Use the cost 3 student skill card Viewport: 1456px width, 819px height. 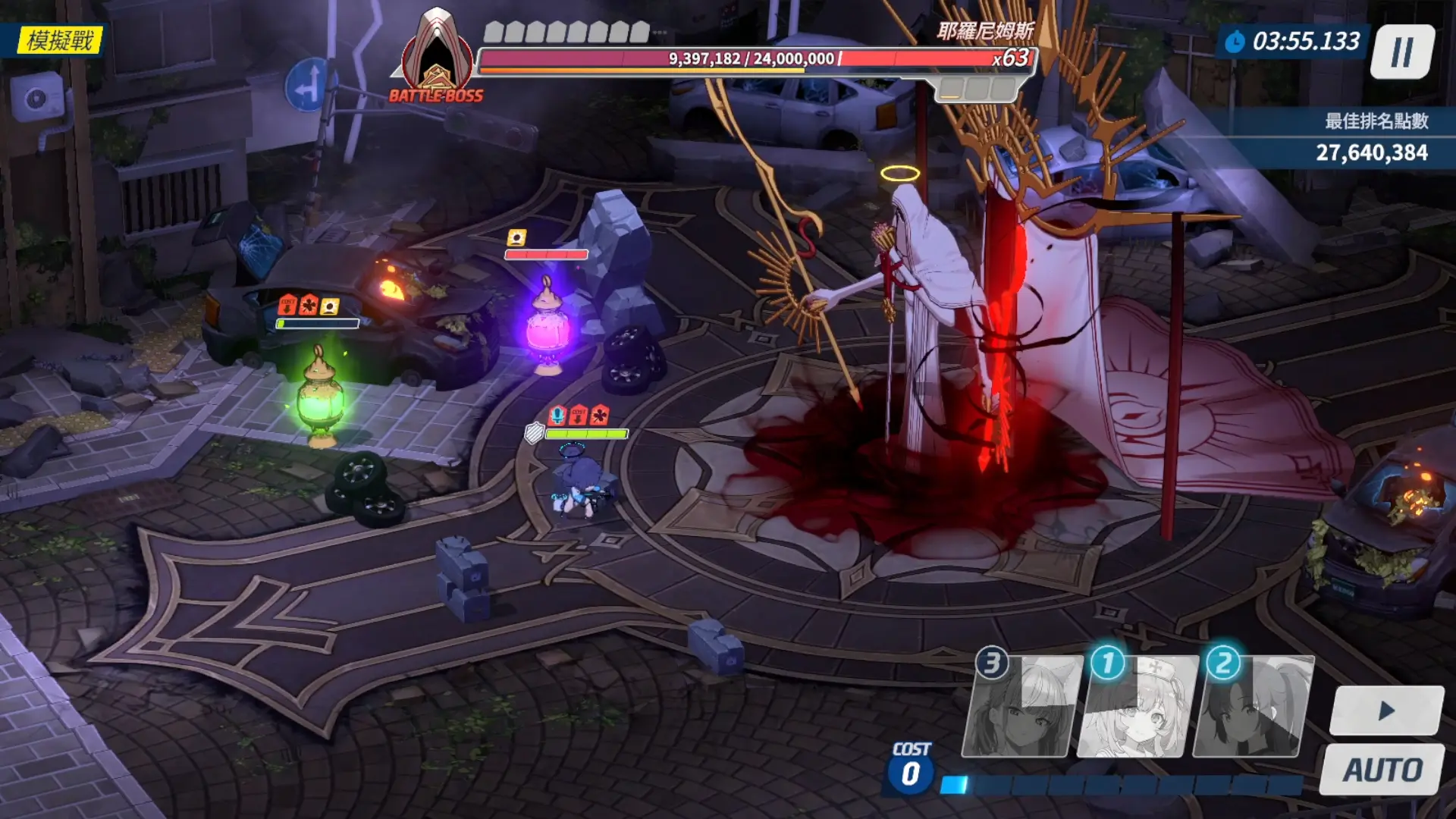(1020, 708)
